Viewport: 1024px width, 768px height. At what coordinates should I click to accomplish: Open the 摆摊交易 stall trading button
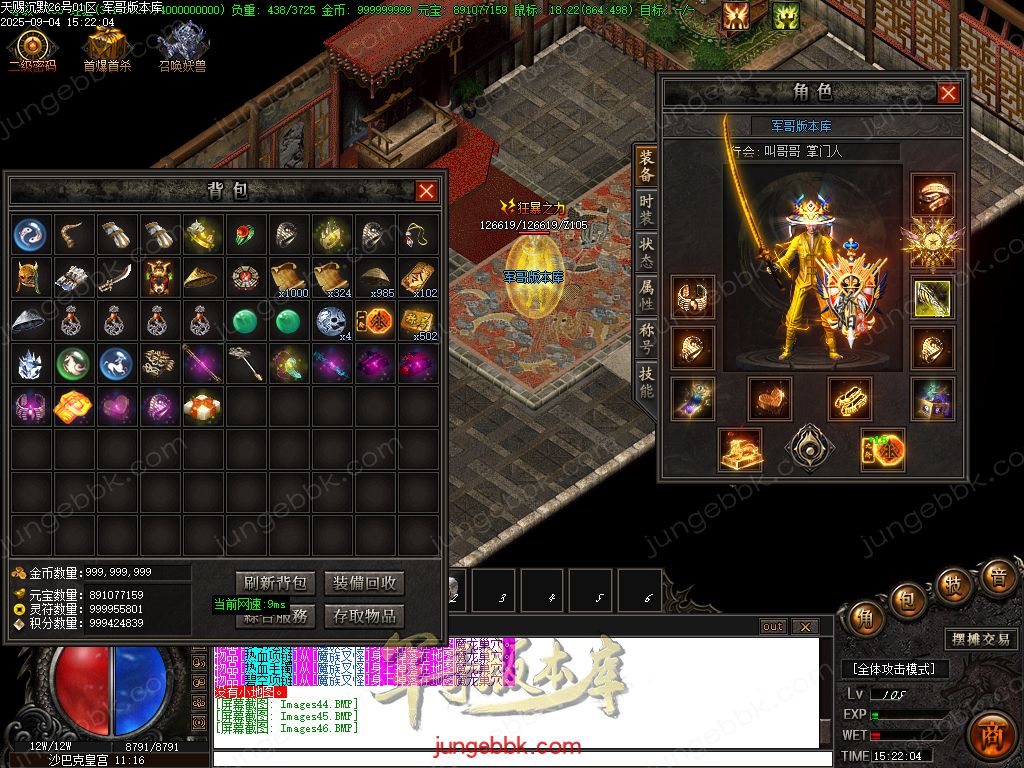pos(980,639)
